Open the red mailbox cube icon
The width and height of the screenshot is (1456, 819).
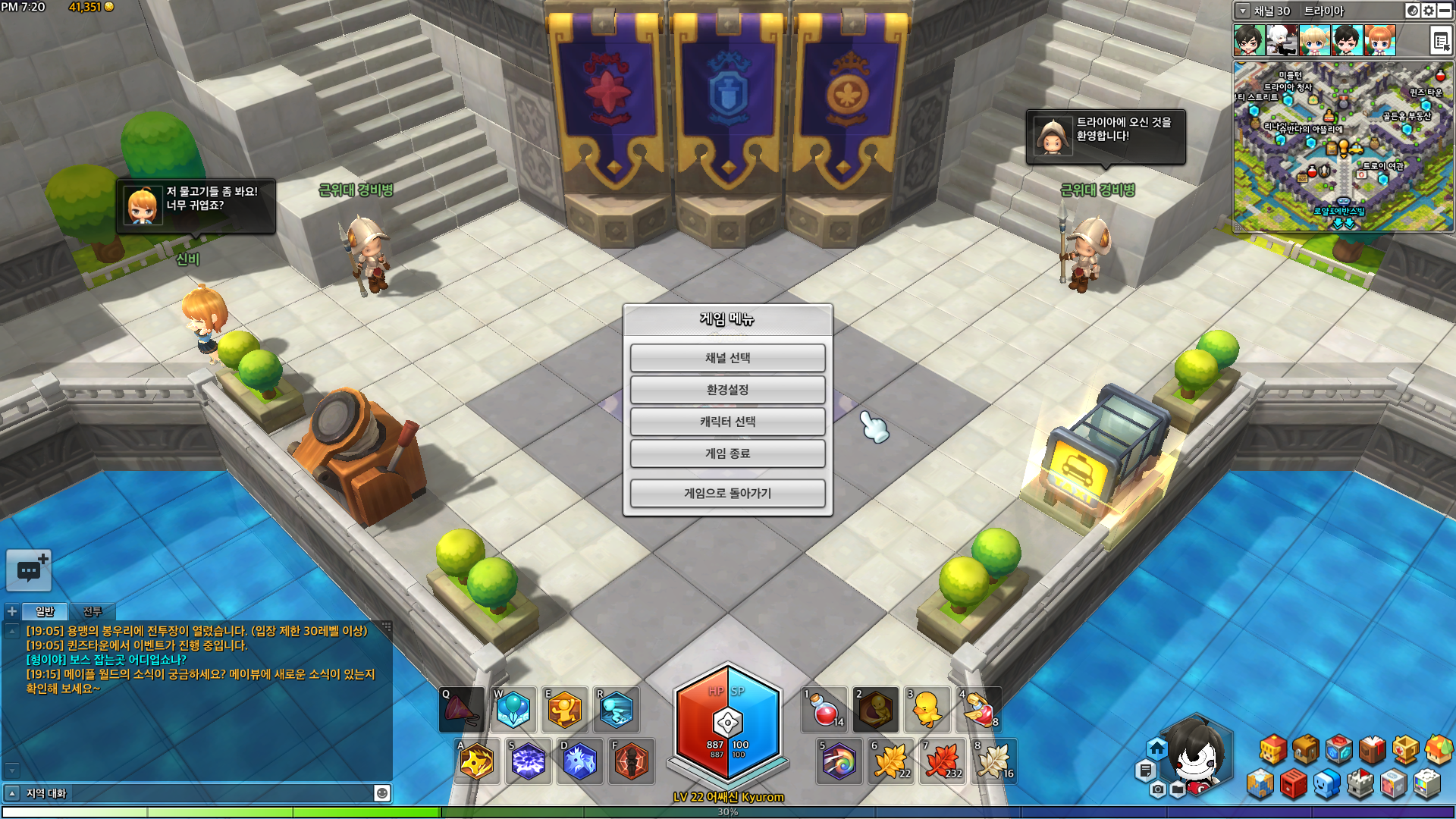pyautogui.click(x=1294, y=784)
